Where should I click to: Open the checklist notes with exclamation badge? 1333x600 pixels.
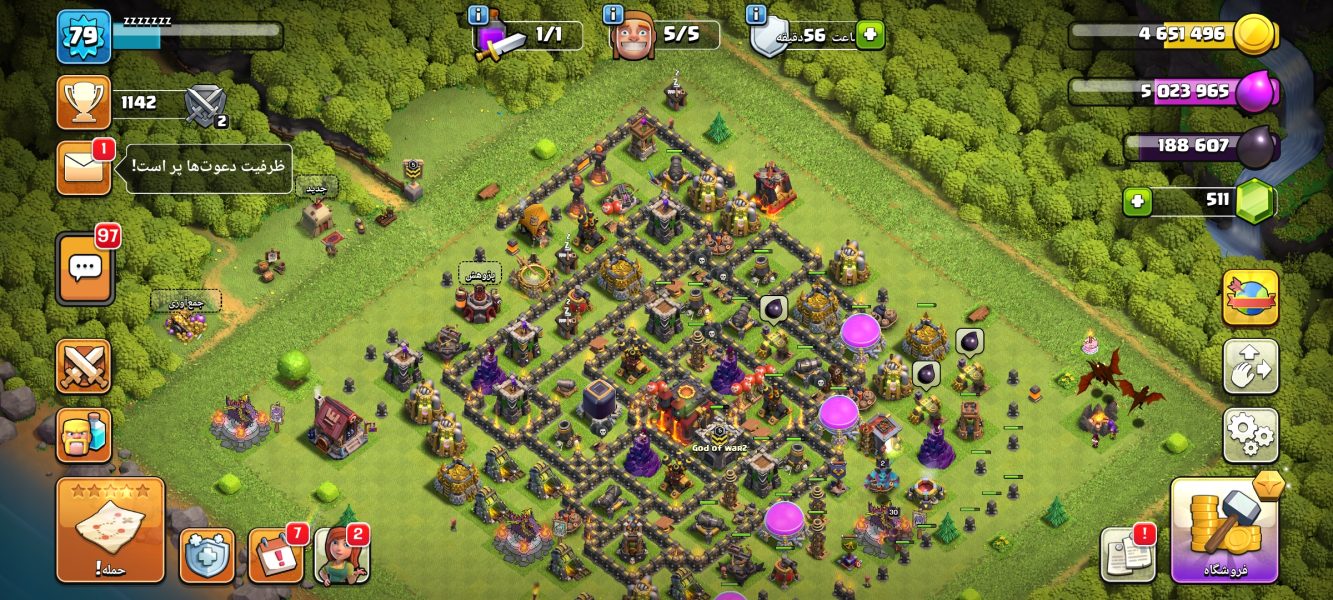[x=1127, y=555]
